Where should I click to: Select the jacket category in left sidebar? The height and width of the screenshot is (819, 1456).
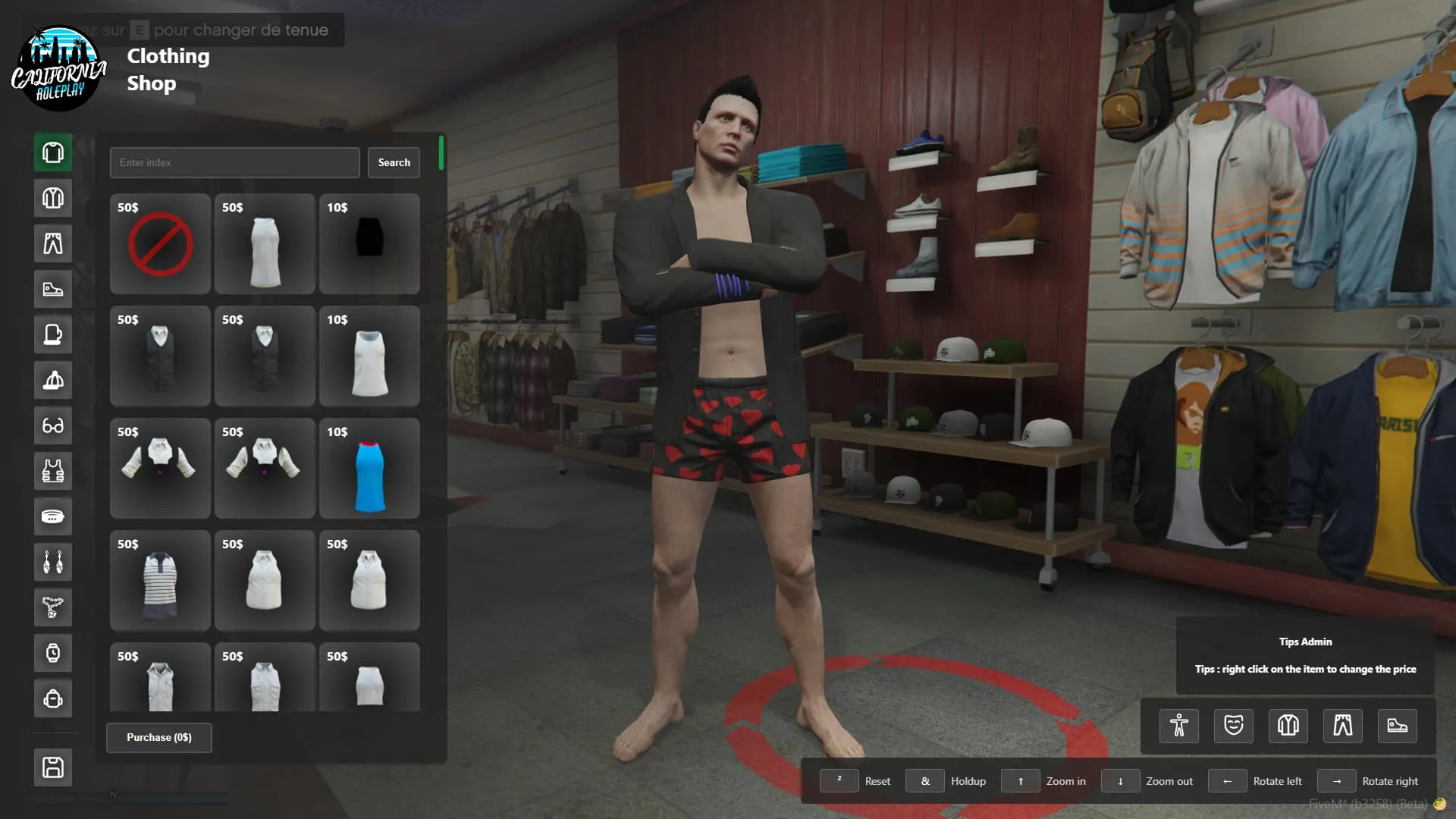[x=52, y=198]
